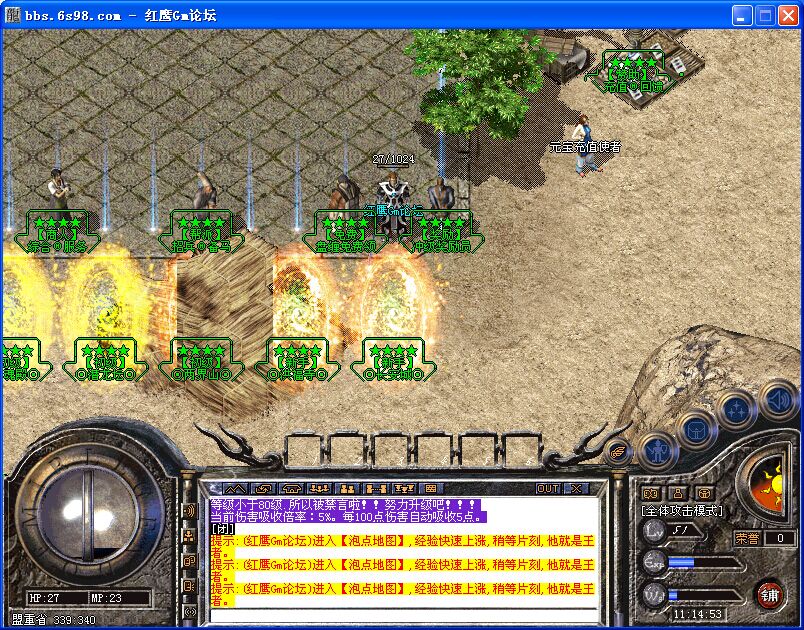
Task: Click the winged boot icon
Action: point(619,451)
